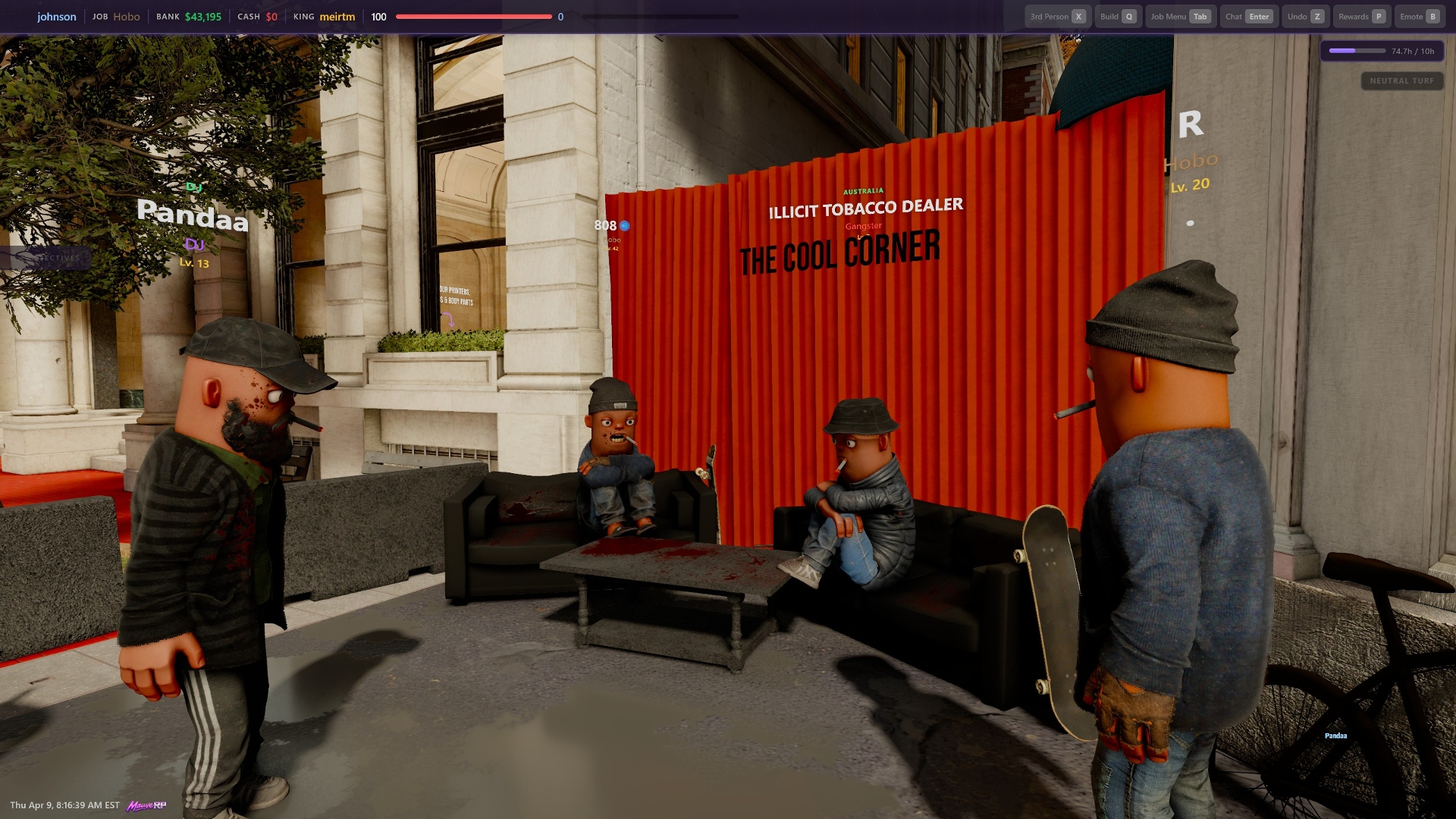1456x819 pixels.
Task: Expand the Objectives side tab
Action: pos(45,258)
